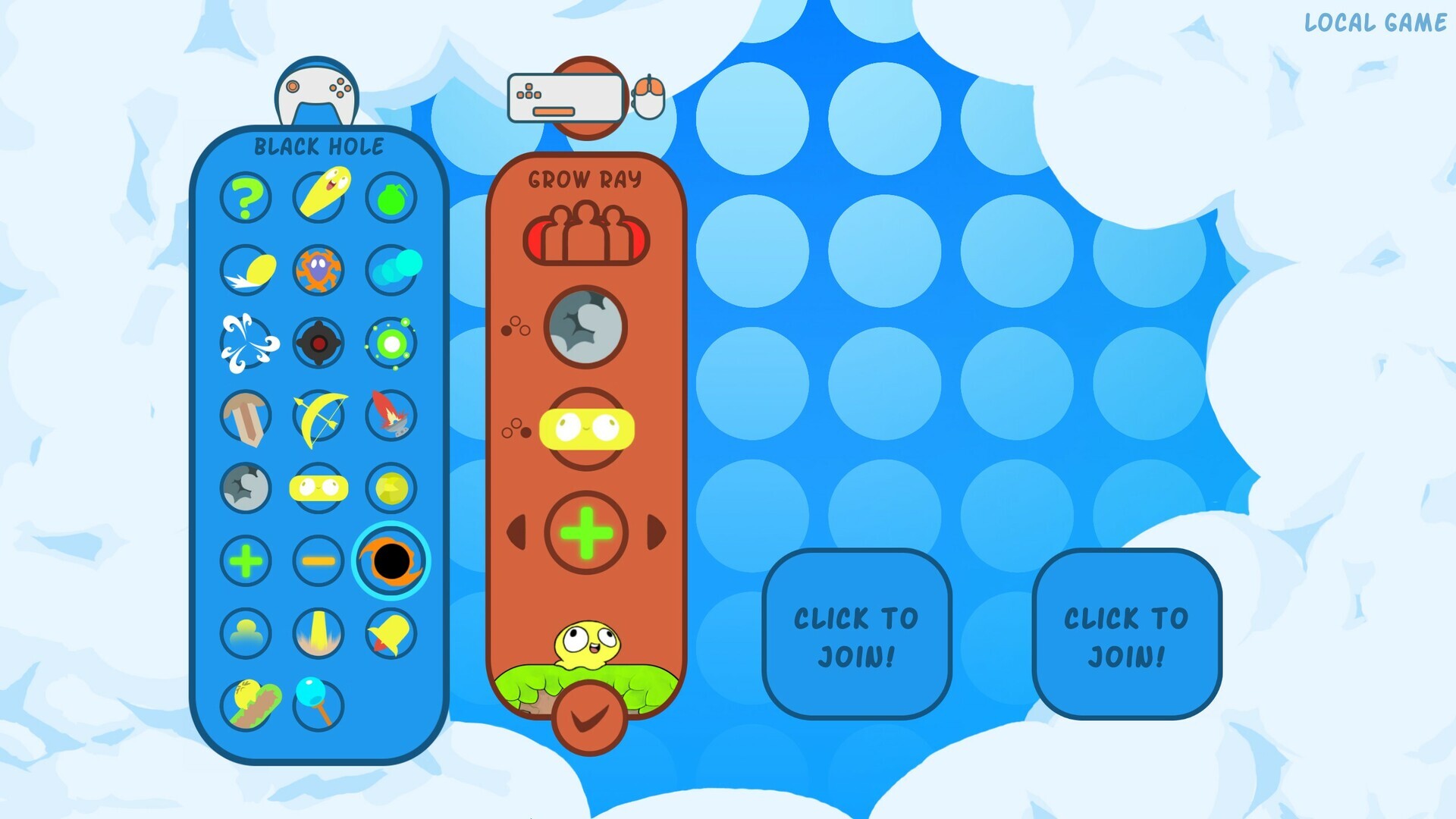
Task: Select the bow and arrow perk icon
Action: (x=318, y=416)
